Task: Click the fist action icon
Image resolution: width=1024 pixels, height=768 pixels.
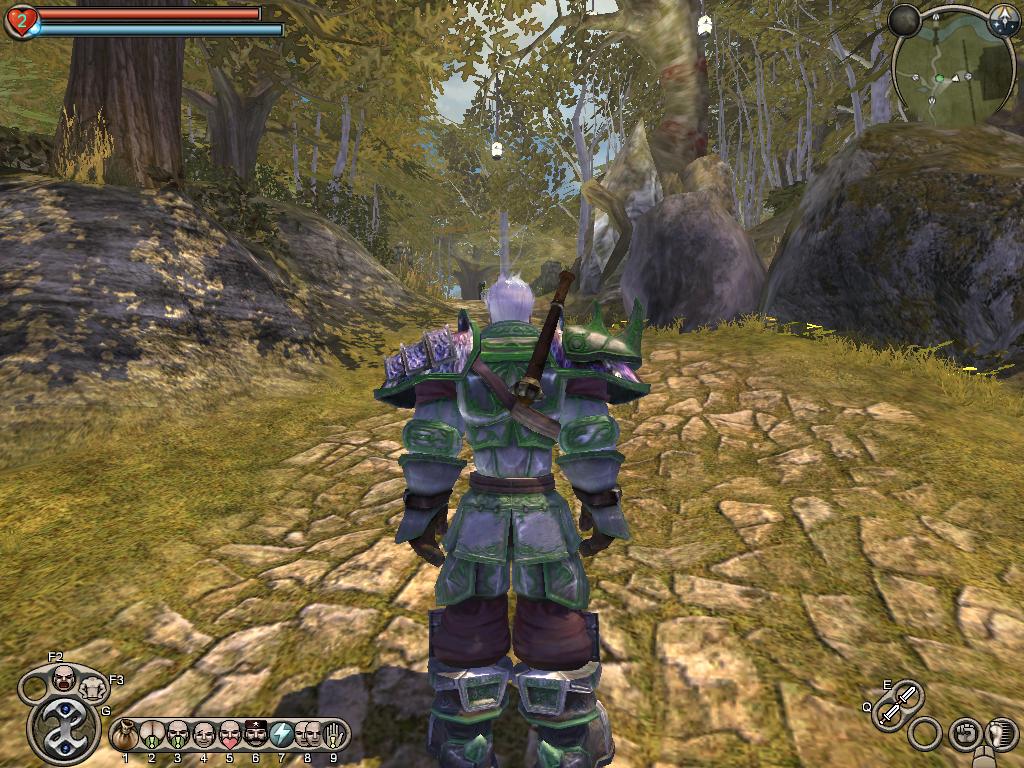Action: (x=964, y=733)
